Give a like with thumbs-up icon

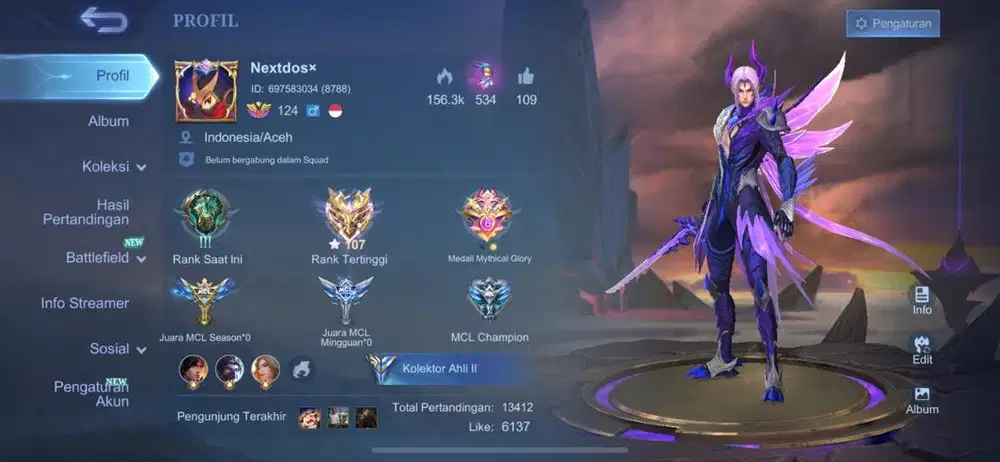pyautogui.click(x=526, y=77)
